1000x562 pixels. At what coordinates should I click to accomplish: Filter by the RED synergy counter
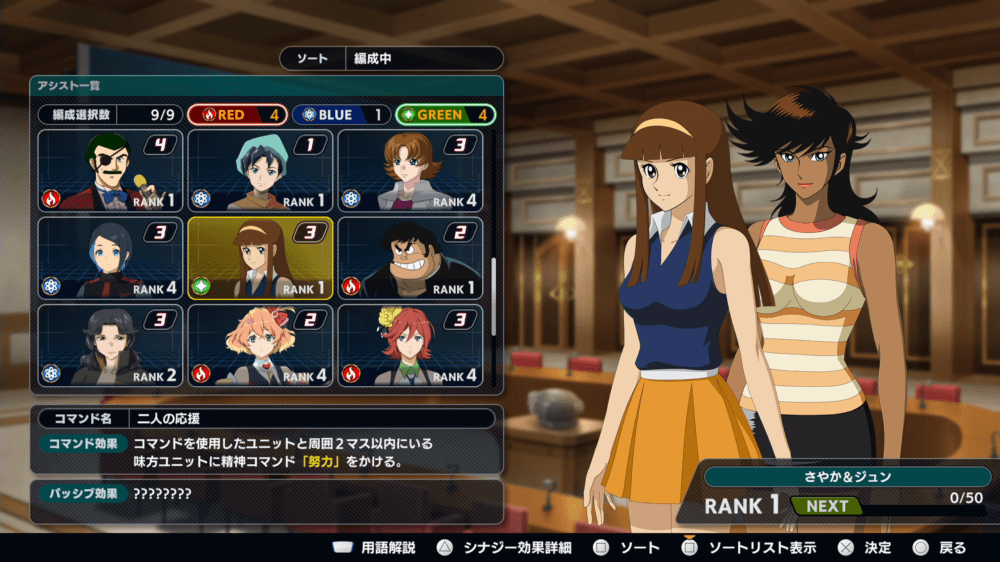pyautogui.click(x=237, y=115)
